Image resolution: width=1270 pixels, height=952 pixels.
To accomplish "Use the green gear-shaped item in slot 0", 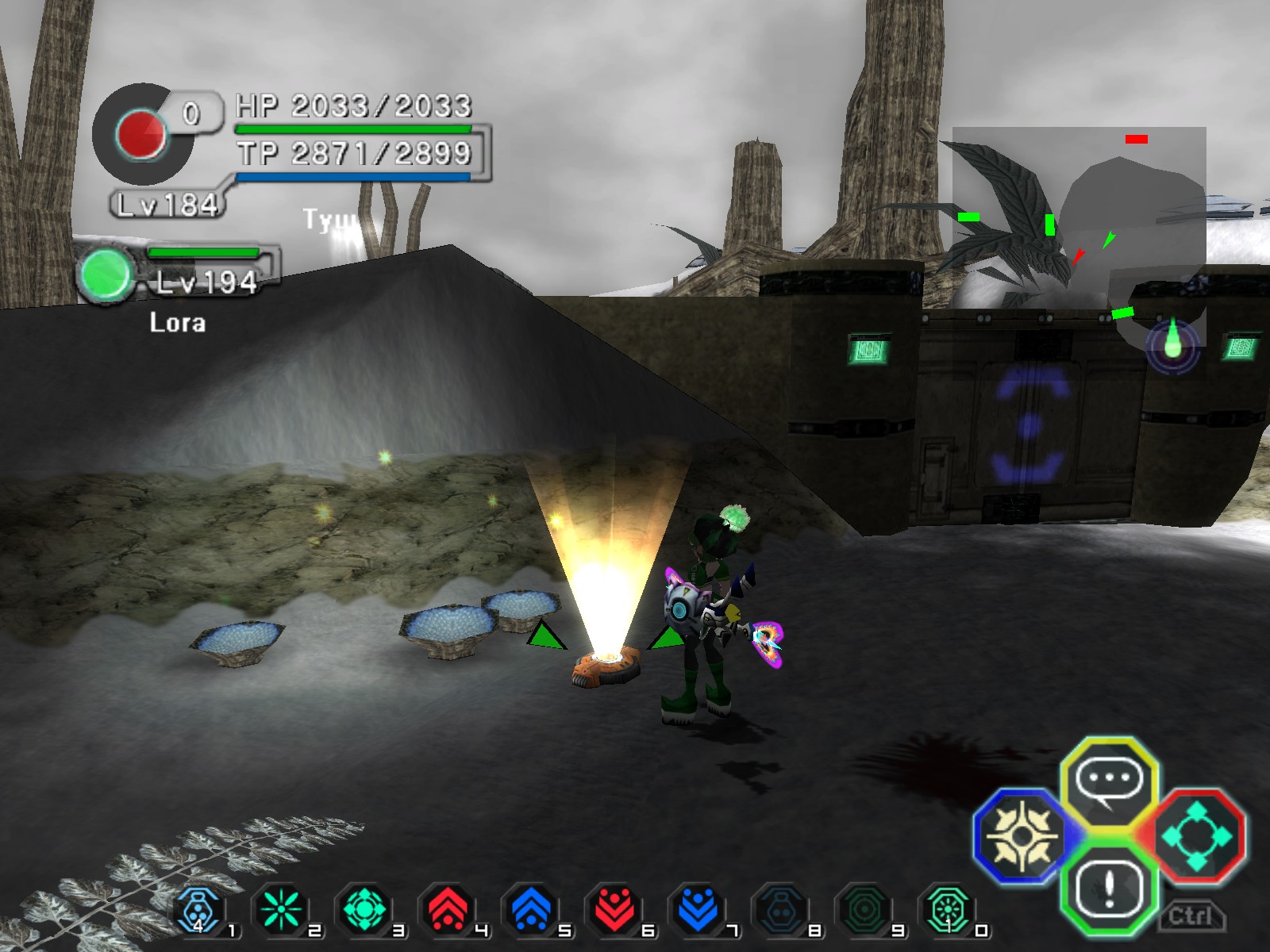I will tap(947, 911).
